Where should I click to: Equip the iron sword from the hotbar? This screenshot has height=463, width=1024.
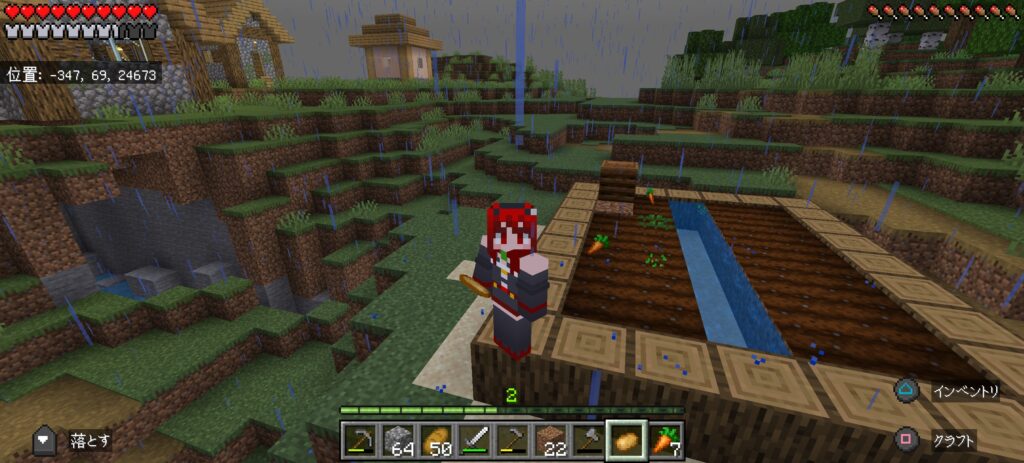(472, 440)
